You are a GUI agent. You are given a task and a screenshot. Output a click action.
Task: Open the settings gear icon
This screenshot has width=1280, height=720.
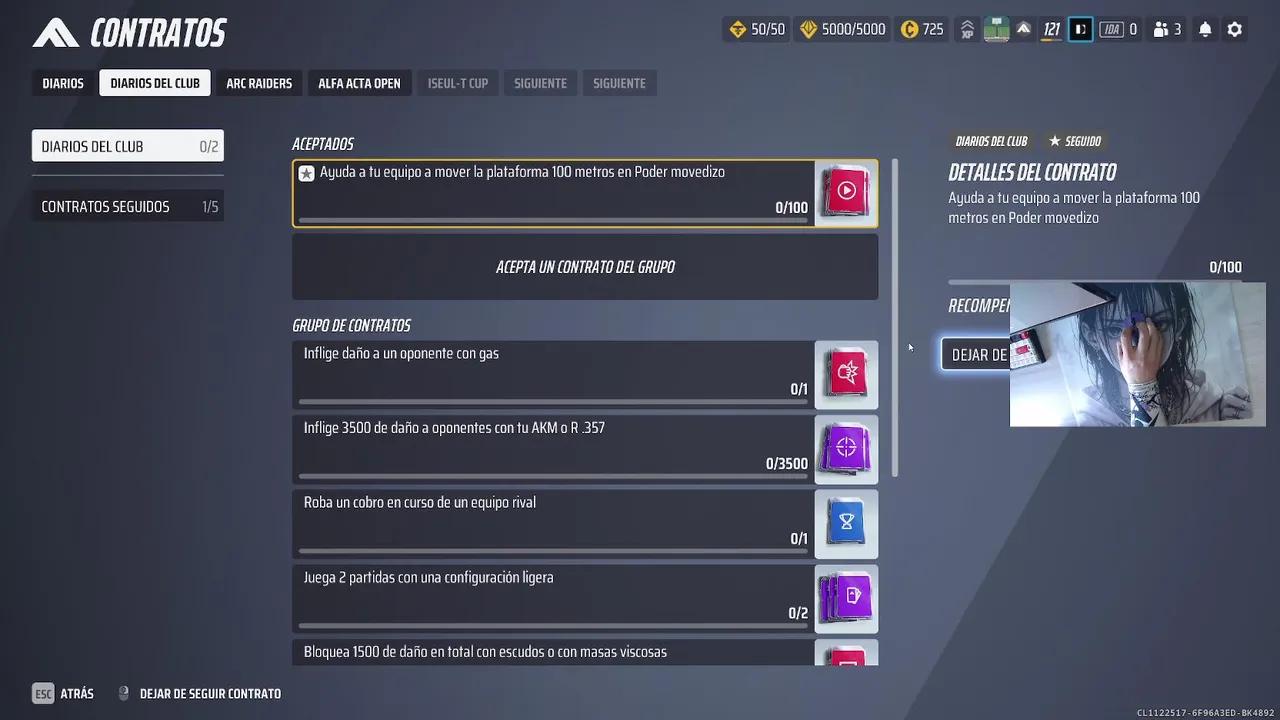[1234, 29]
